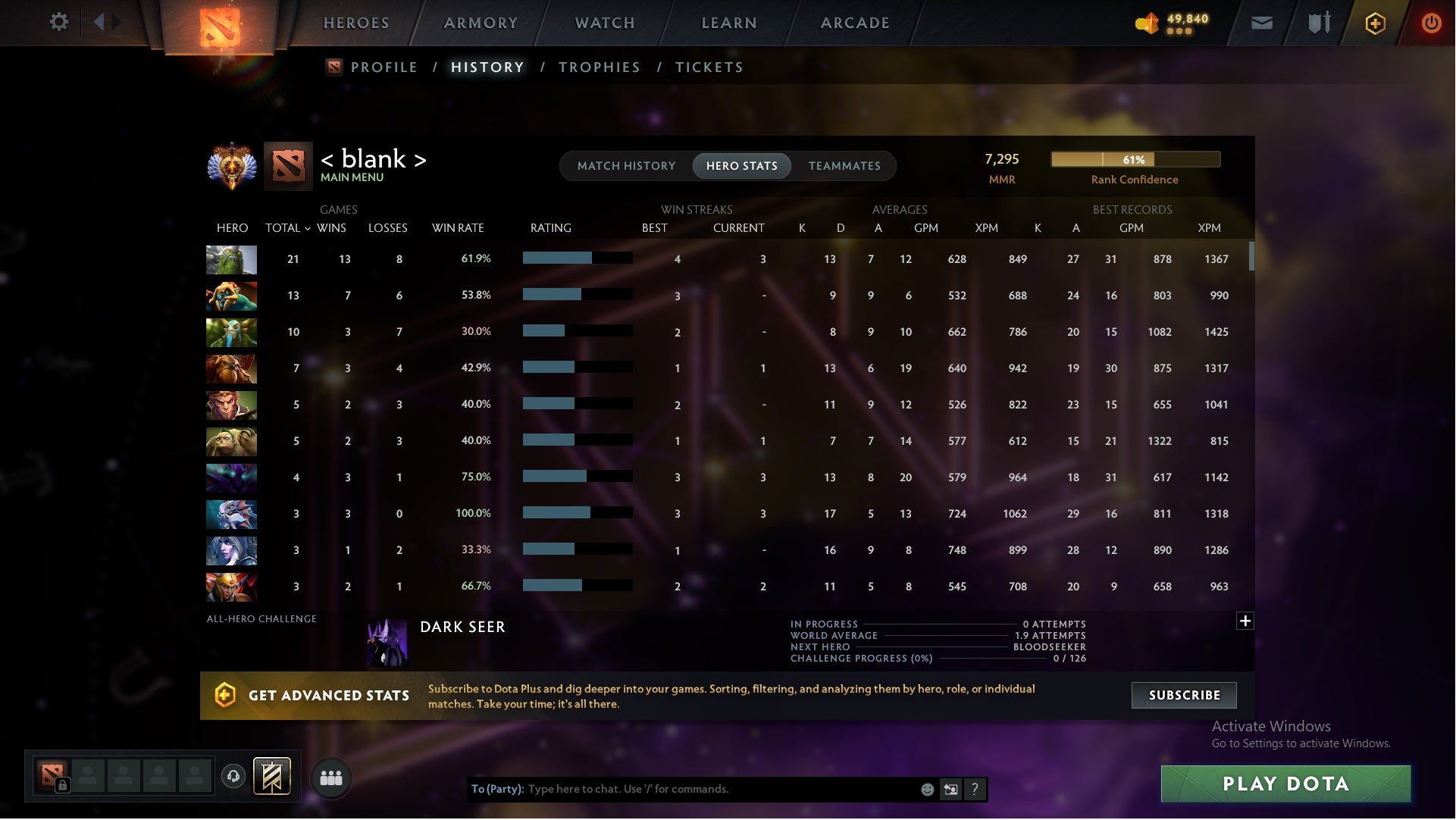Click the power button to quit Dota
The image size is (1456, 820).
[x=1431, y=23]
